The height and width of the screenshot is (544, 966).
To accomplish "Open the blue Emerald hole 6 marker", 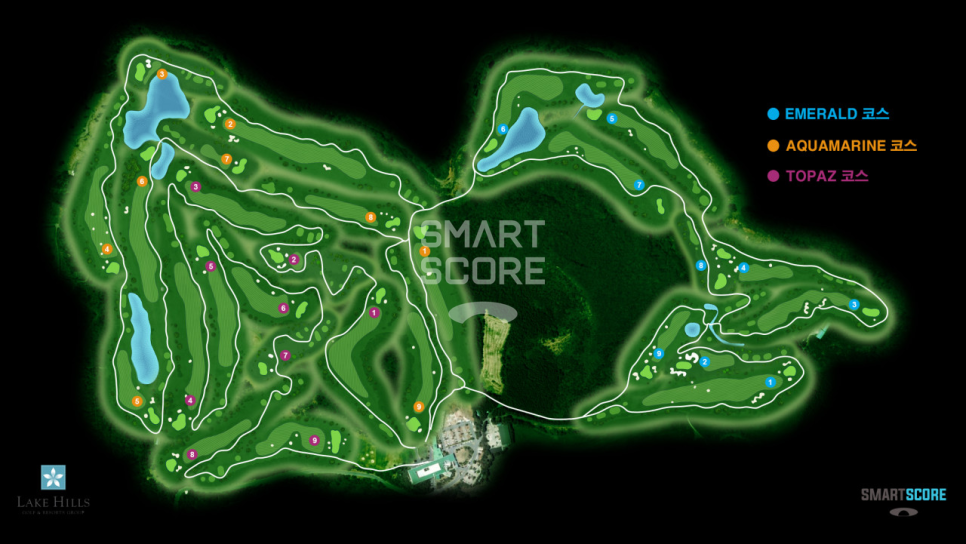I will click(x=502, y=129).
